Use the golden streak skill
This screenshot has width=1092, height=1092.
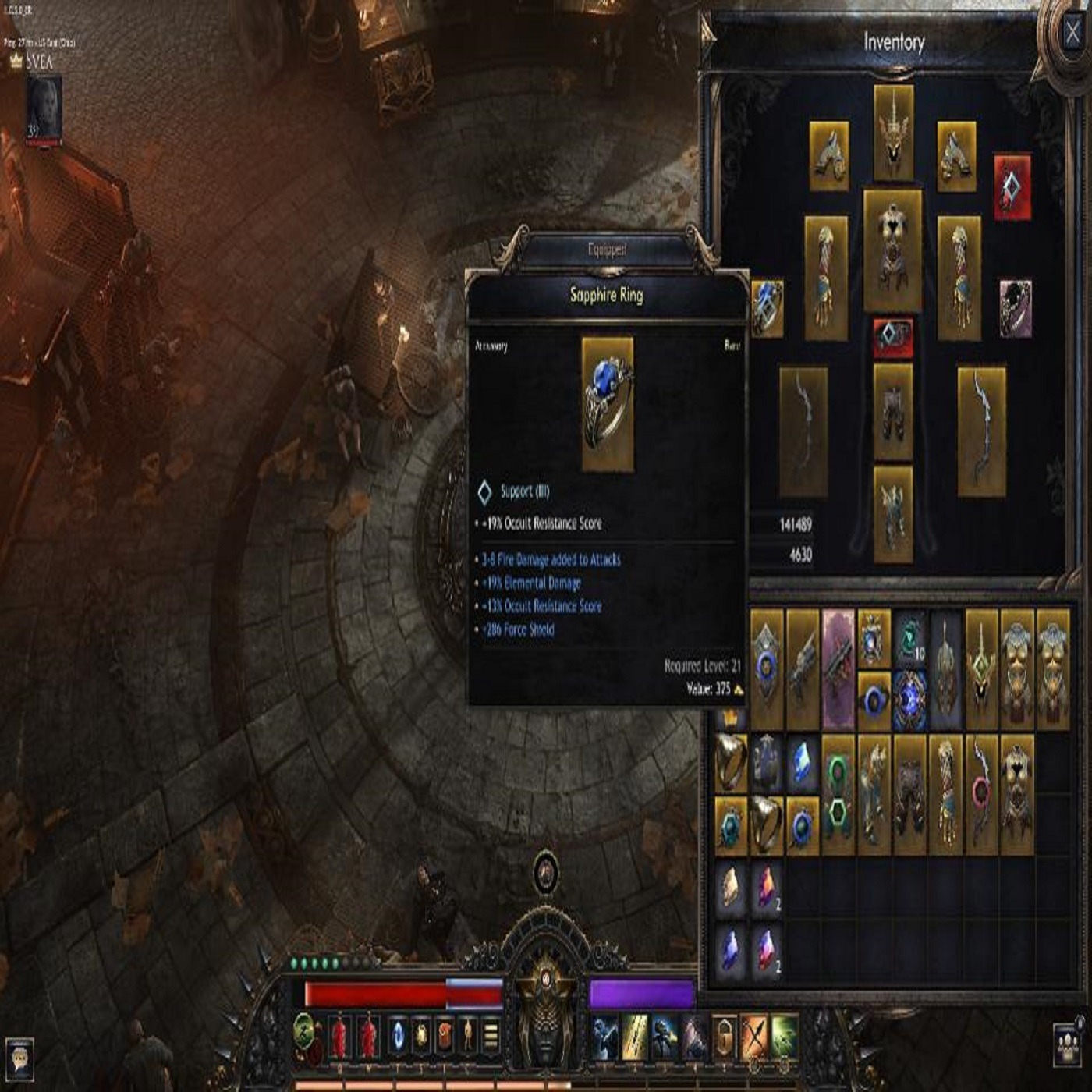(x=634, y=1037)
